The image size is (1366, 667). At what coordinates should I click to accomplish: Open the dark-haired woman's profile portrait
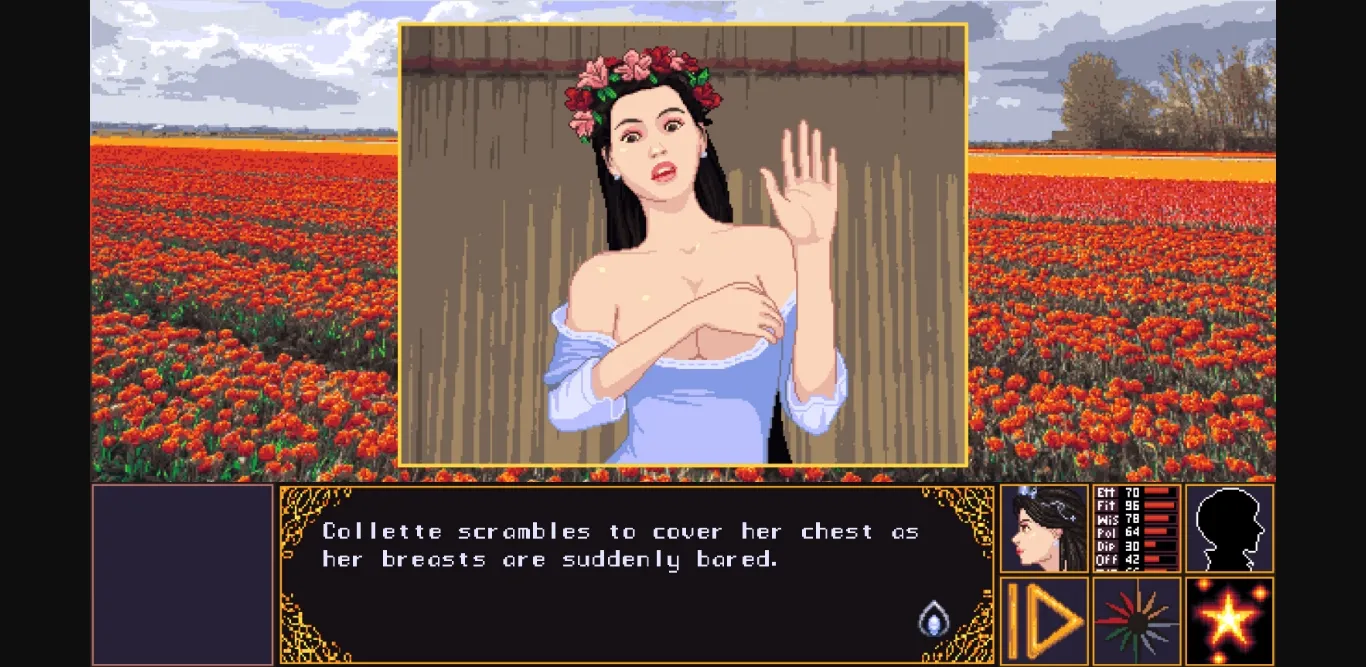point(1044,528)
